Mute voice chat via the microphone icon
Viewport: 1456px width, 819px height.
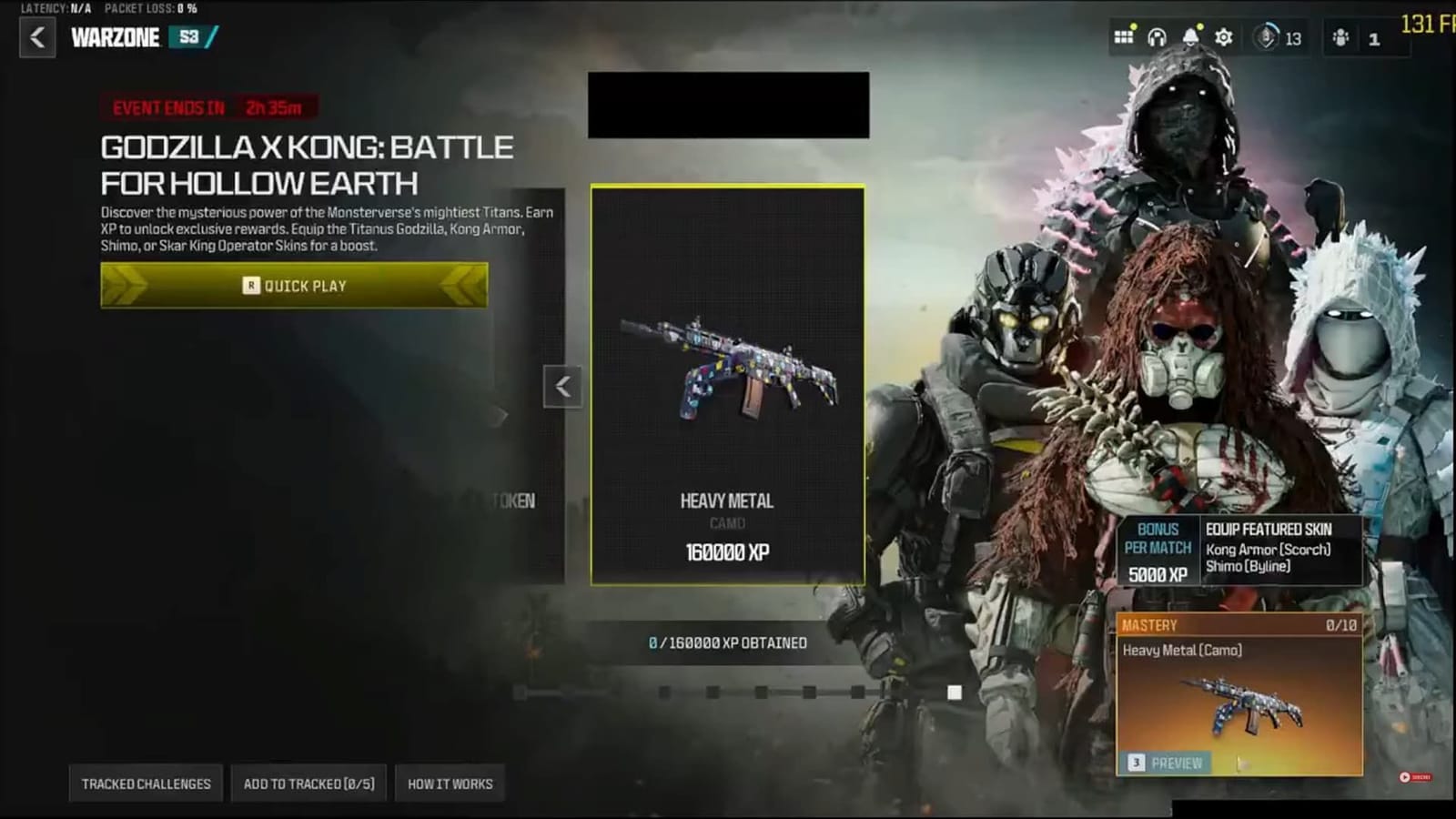point(1265,38)
